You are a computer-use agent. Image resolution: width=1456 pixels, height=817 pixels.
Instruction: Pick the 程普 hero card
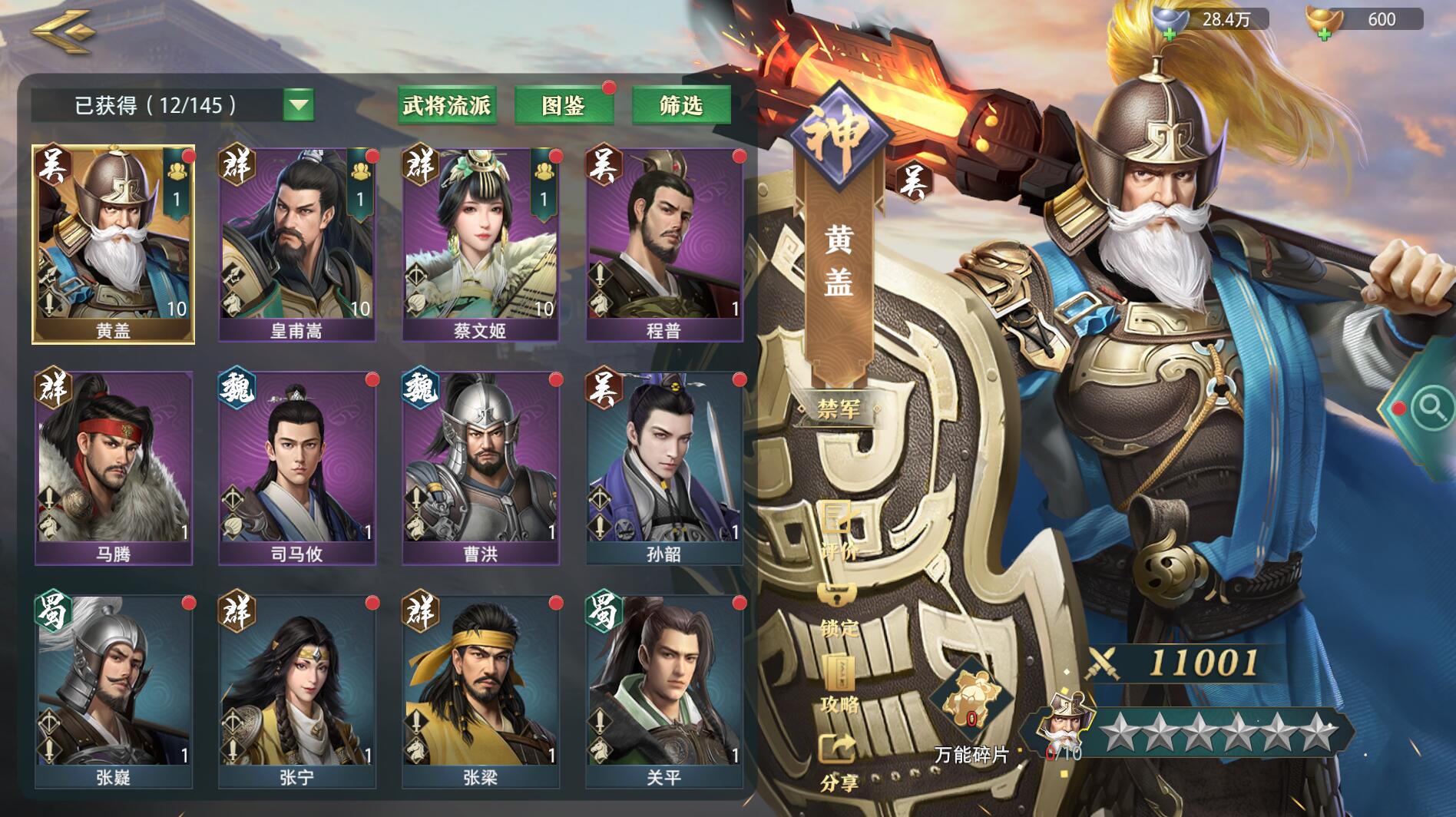664,244
